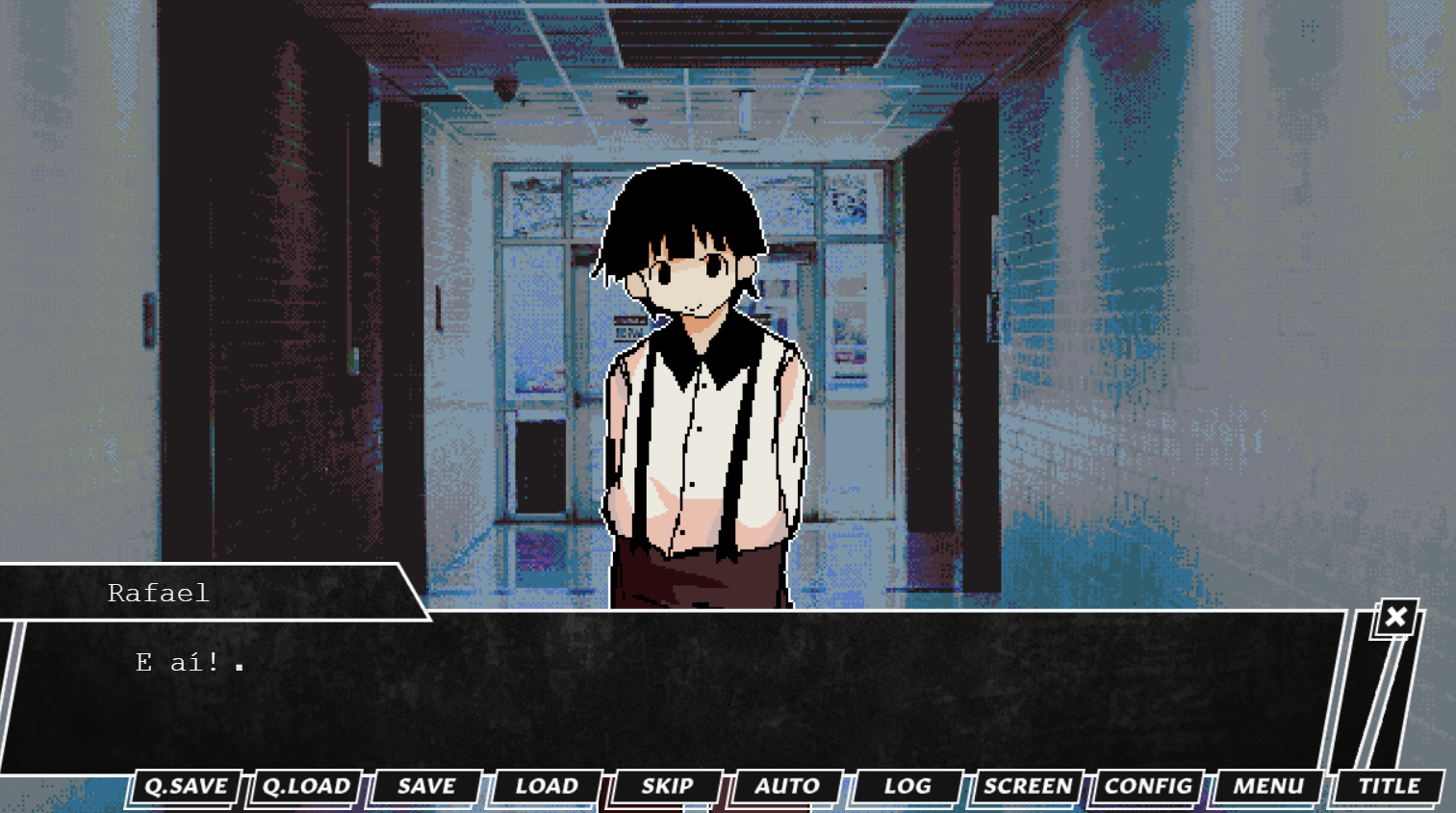
Task: Click the Q.SAVE quick save button
Action: [185, 786]
